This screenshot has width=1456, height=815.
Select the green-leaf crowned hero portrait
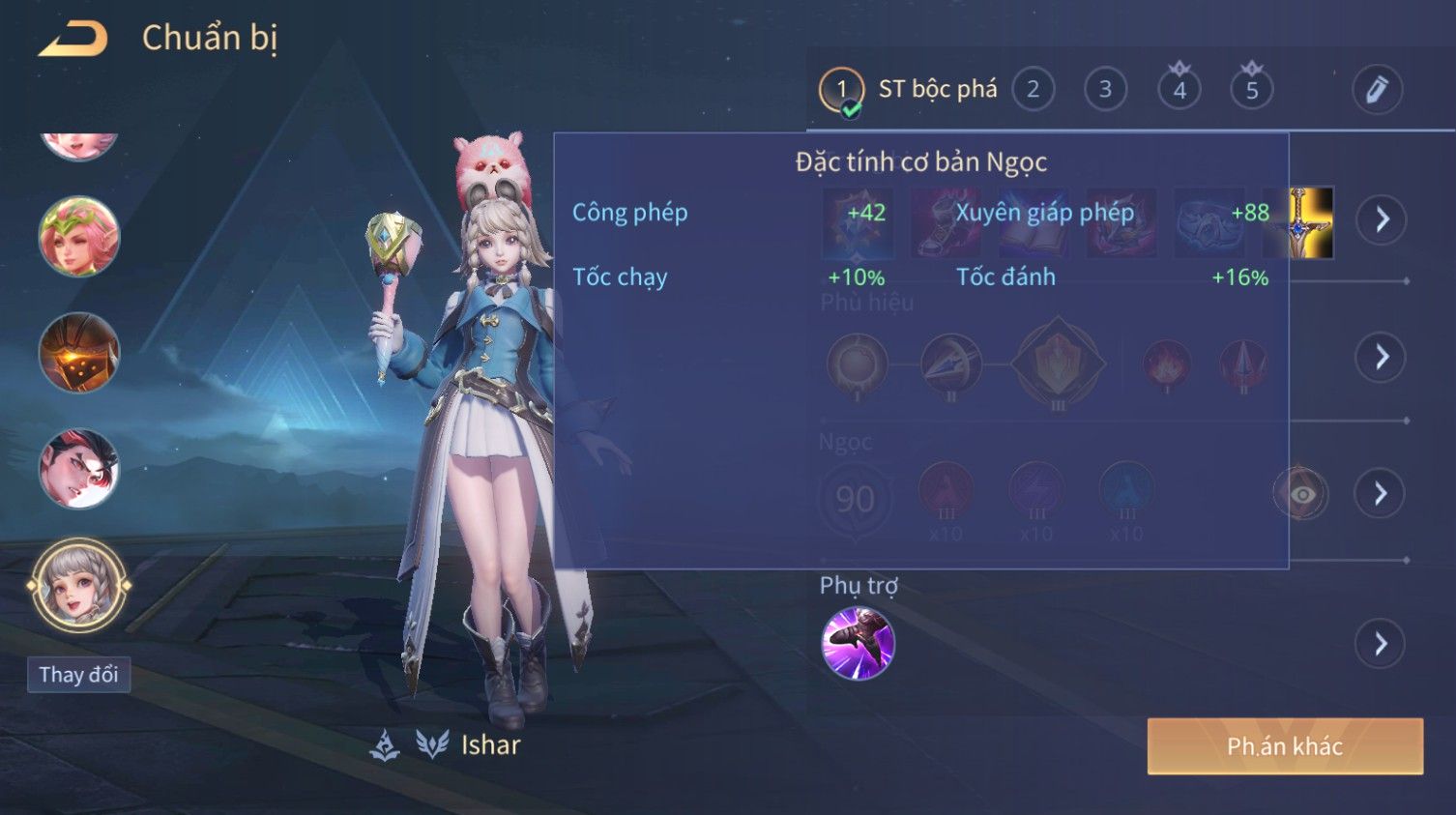[78, 236]
